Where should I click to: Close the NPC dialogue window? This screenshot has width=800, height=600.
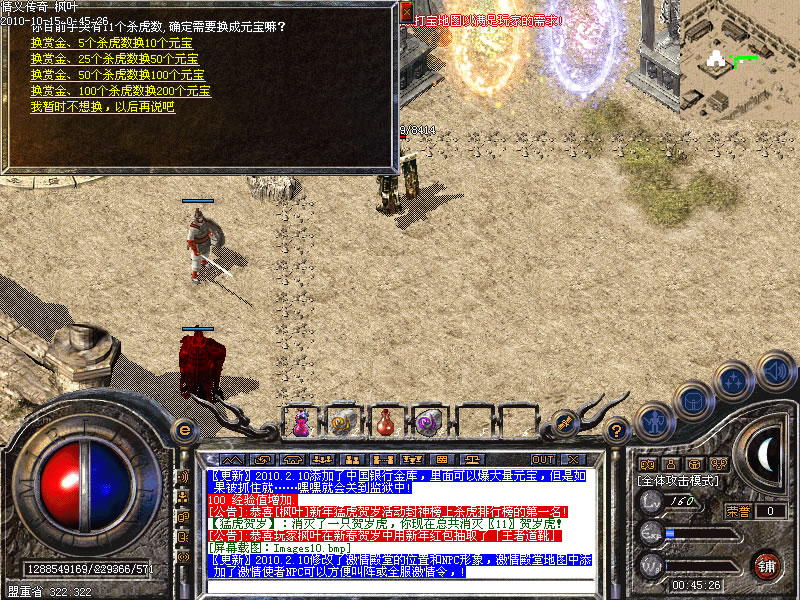pos(406,12)
